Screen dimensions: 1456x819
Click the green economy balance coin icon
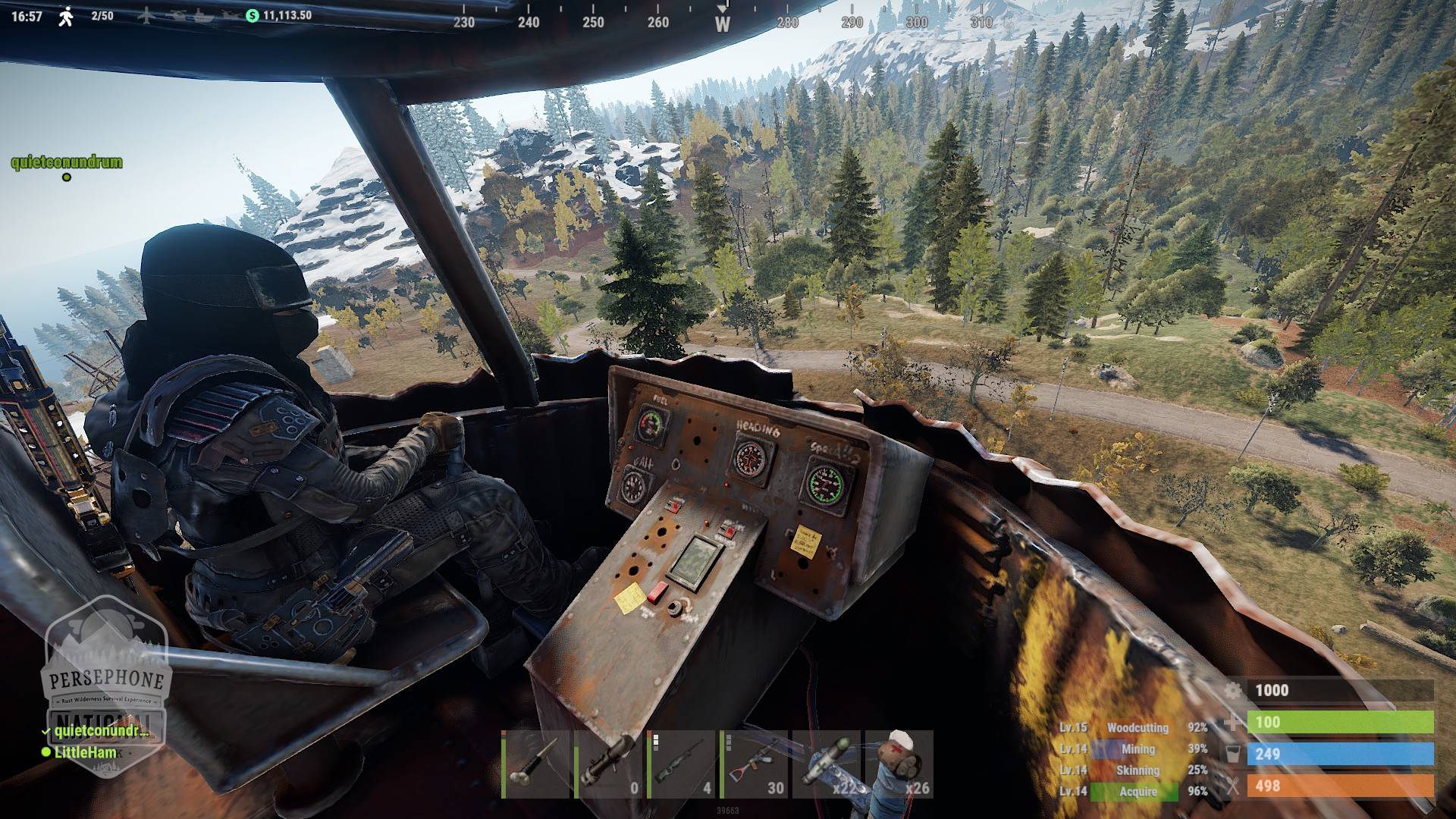tap(253, 15)
